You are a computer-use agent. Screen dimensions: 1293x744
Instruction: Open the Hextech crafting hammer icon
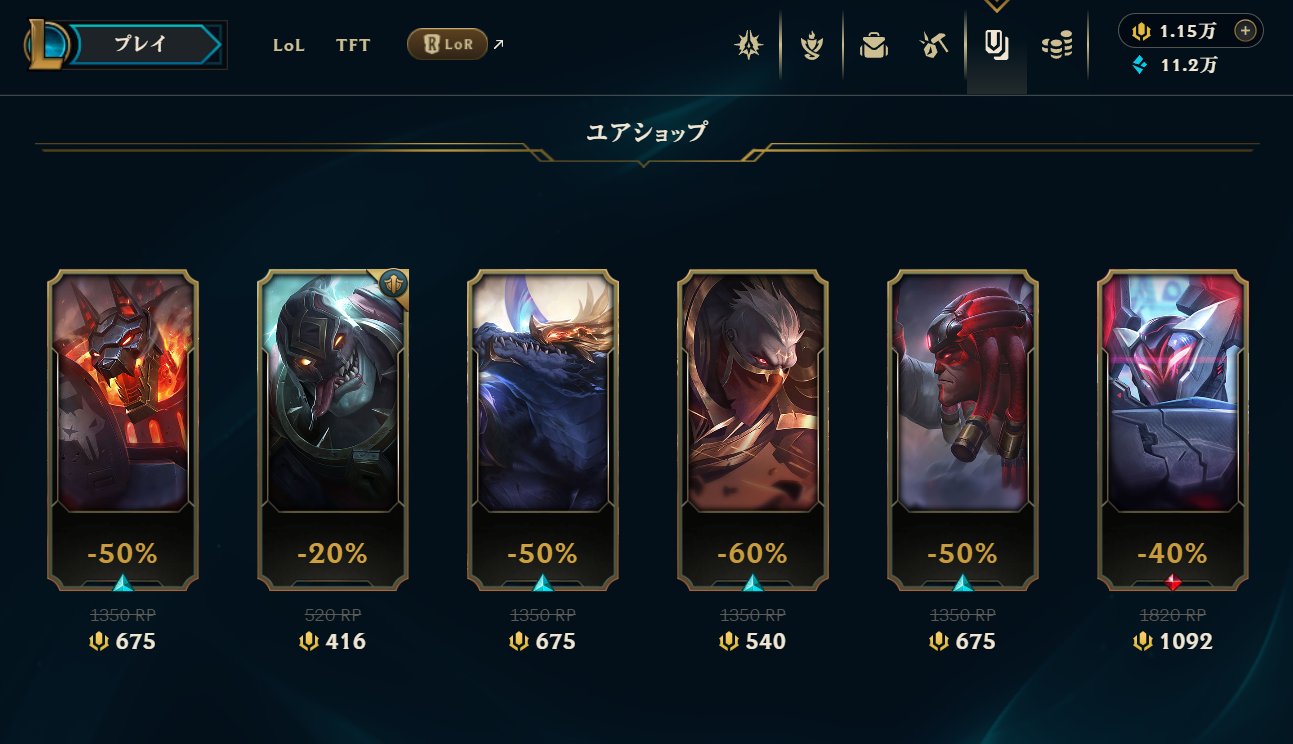(x=932, y=44)
